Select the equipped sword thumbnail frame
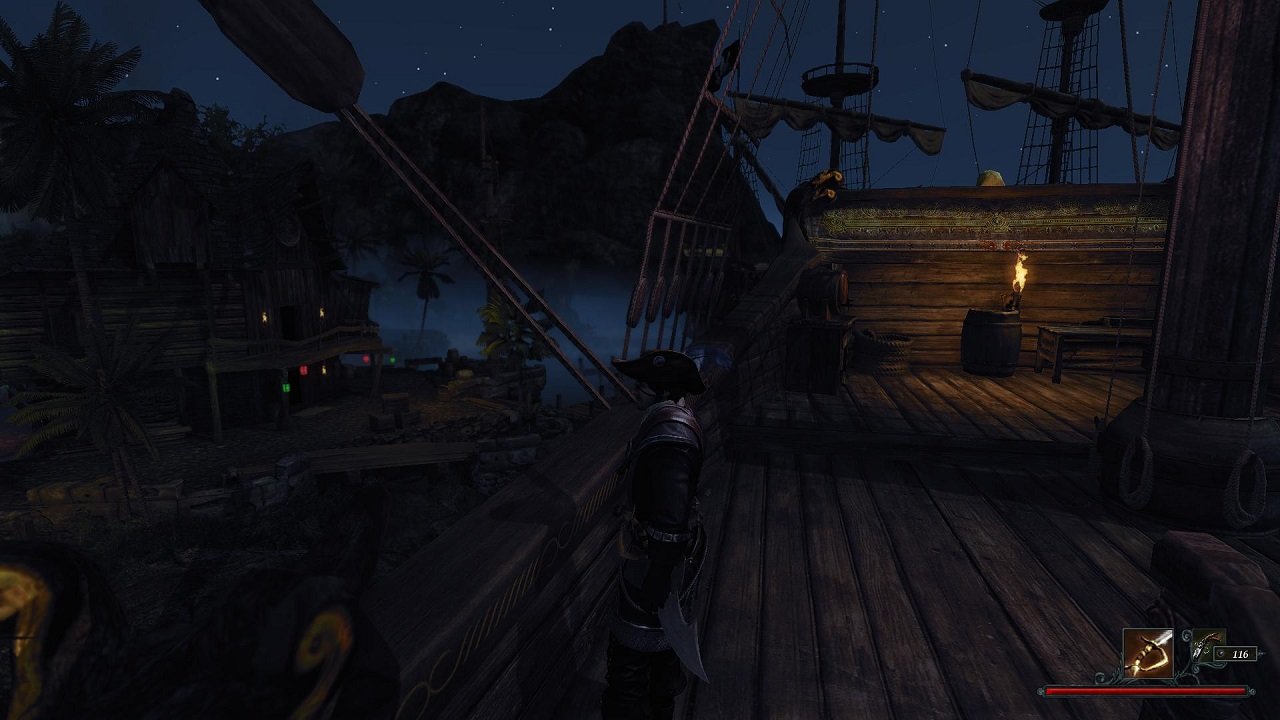The width and height of the screenshot is (1280, 720). (x=1148, y=653)
